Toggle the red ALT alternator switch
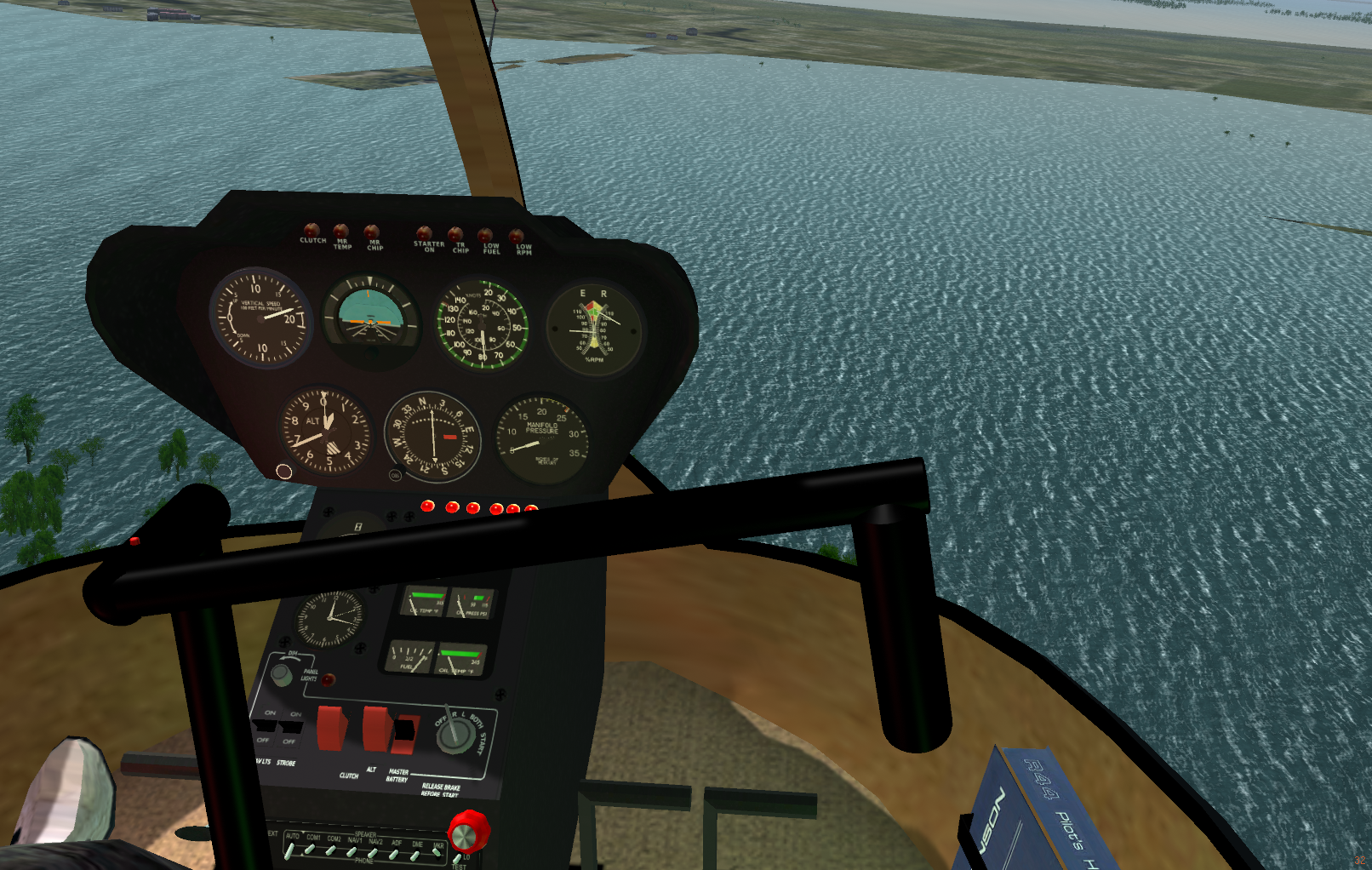The width and height of the screenshot is (1372, 870). point(375,729)
